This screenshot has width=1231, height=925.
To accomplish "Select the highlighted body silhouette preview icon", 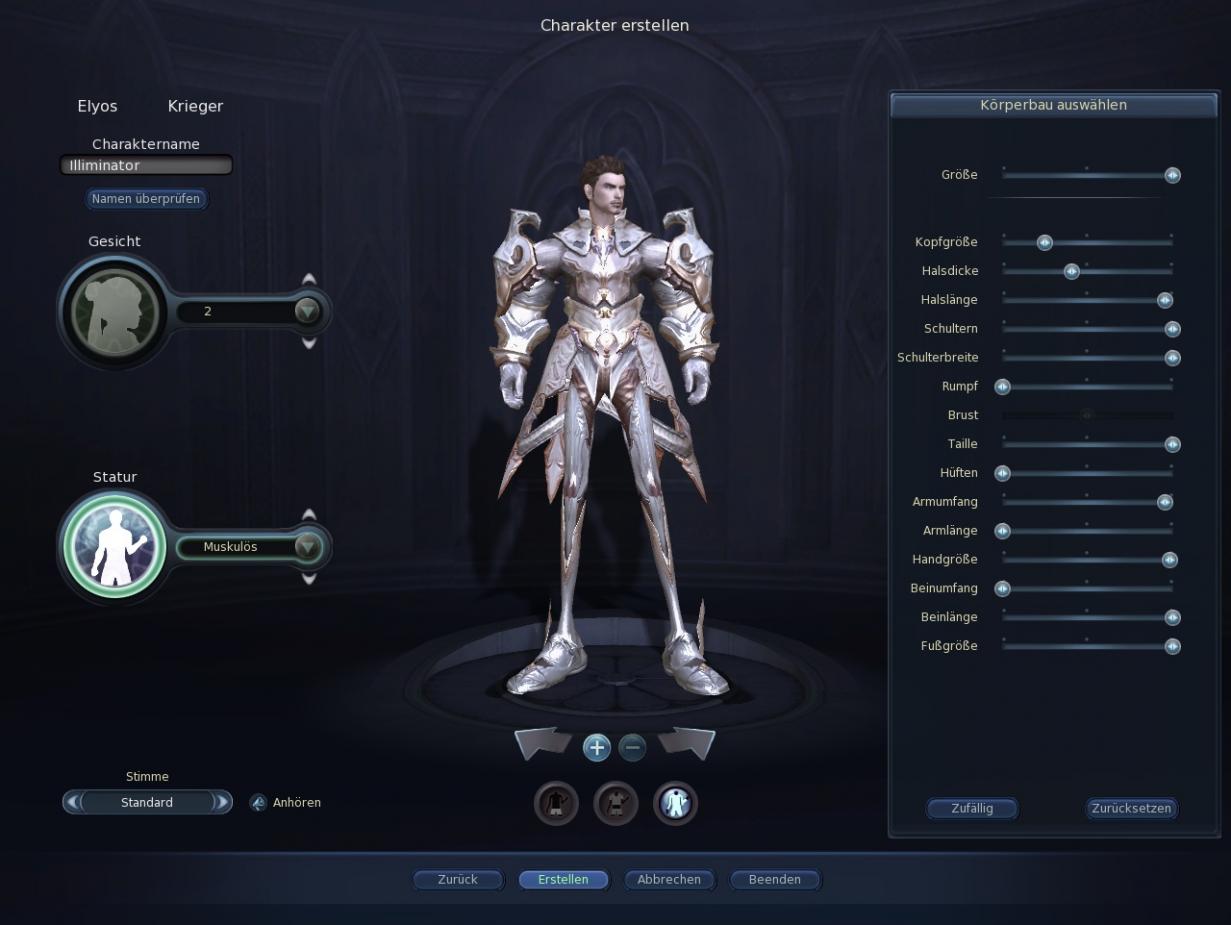I will 675,802.
